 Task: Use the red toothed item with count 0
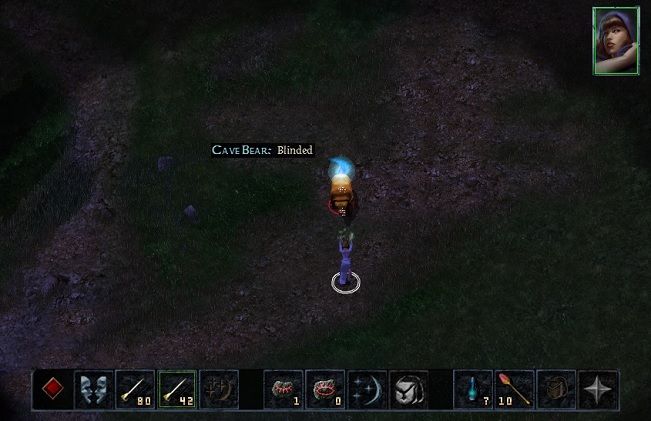point(325,389)
